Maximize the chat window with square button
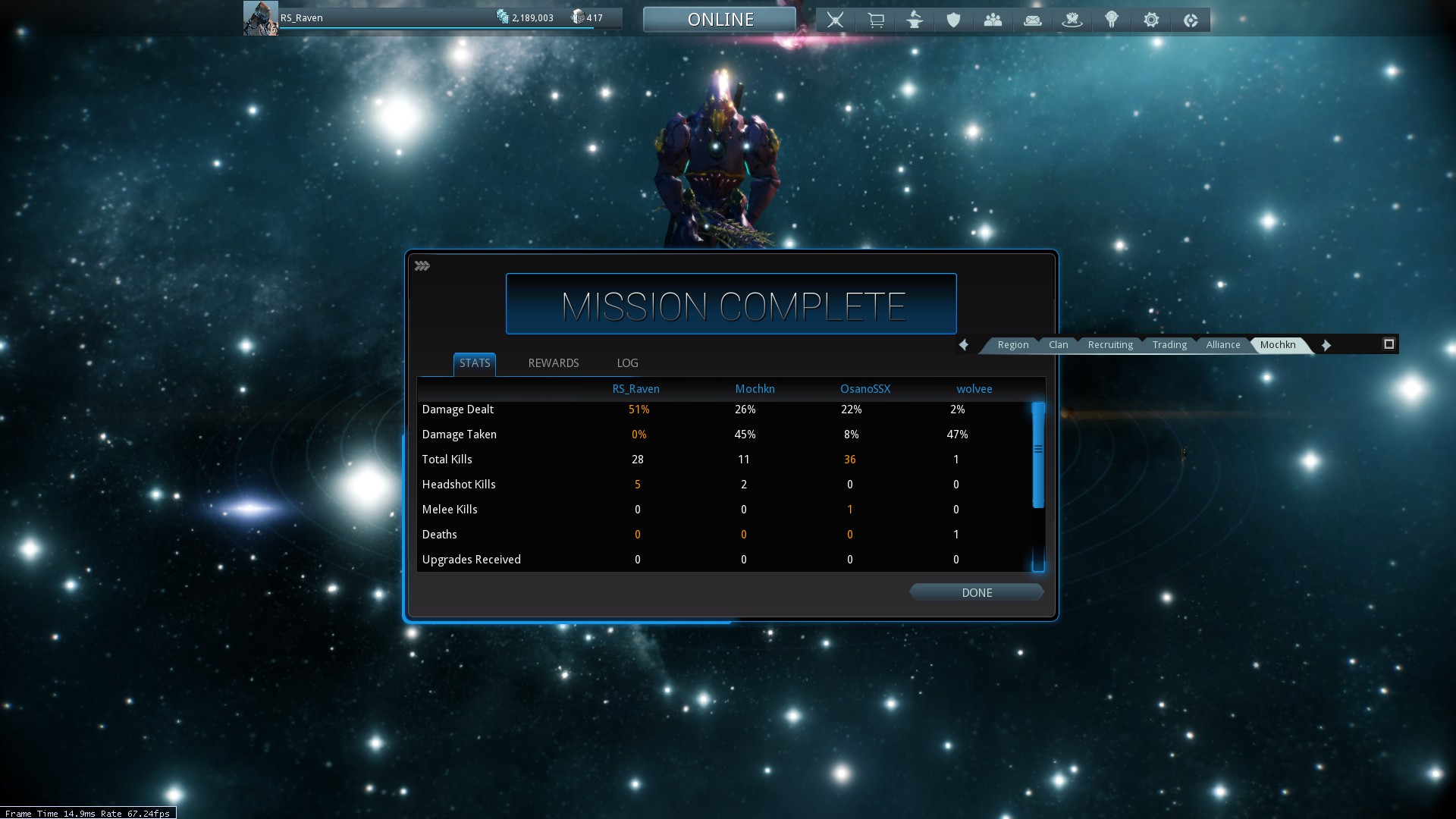The image size is (1456, 819). 1389,344
